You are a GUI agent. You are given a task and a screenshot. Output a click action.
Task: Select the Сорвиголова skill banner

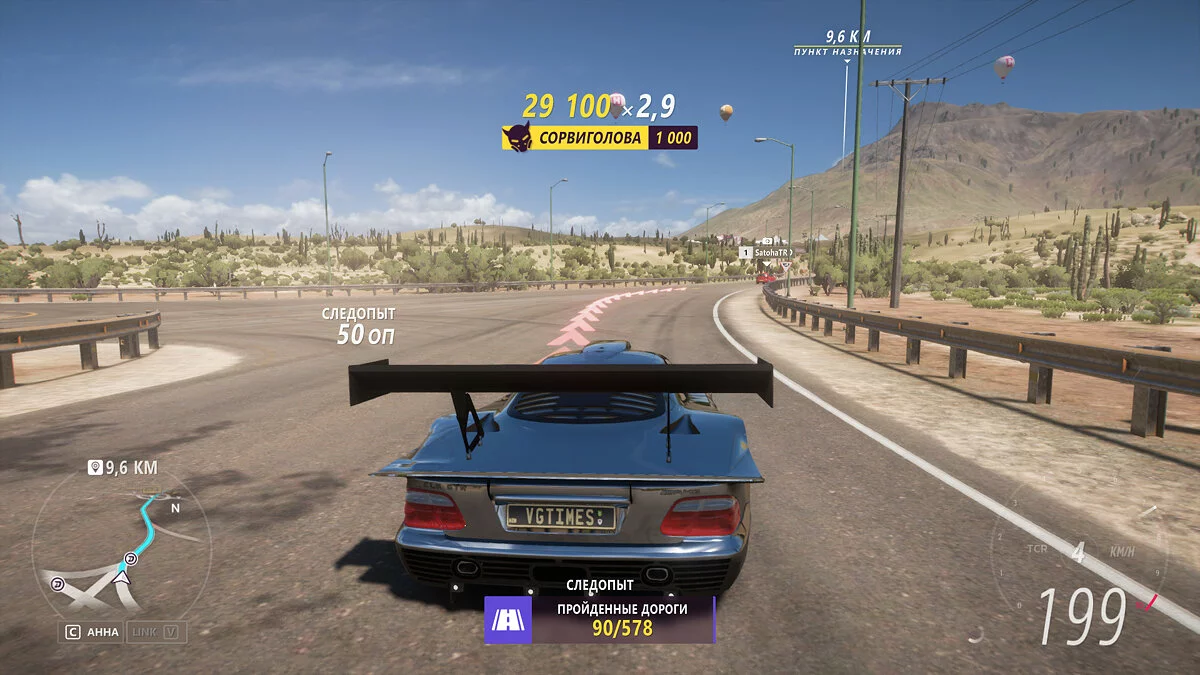click(x=599, y=138)
